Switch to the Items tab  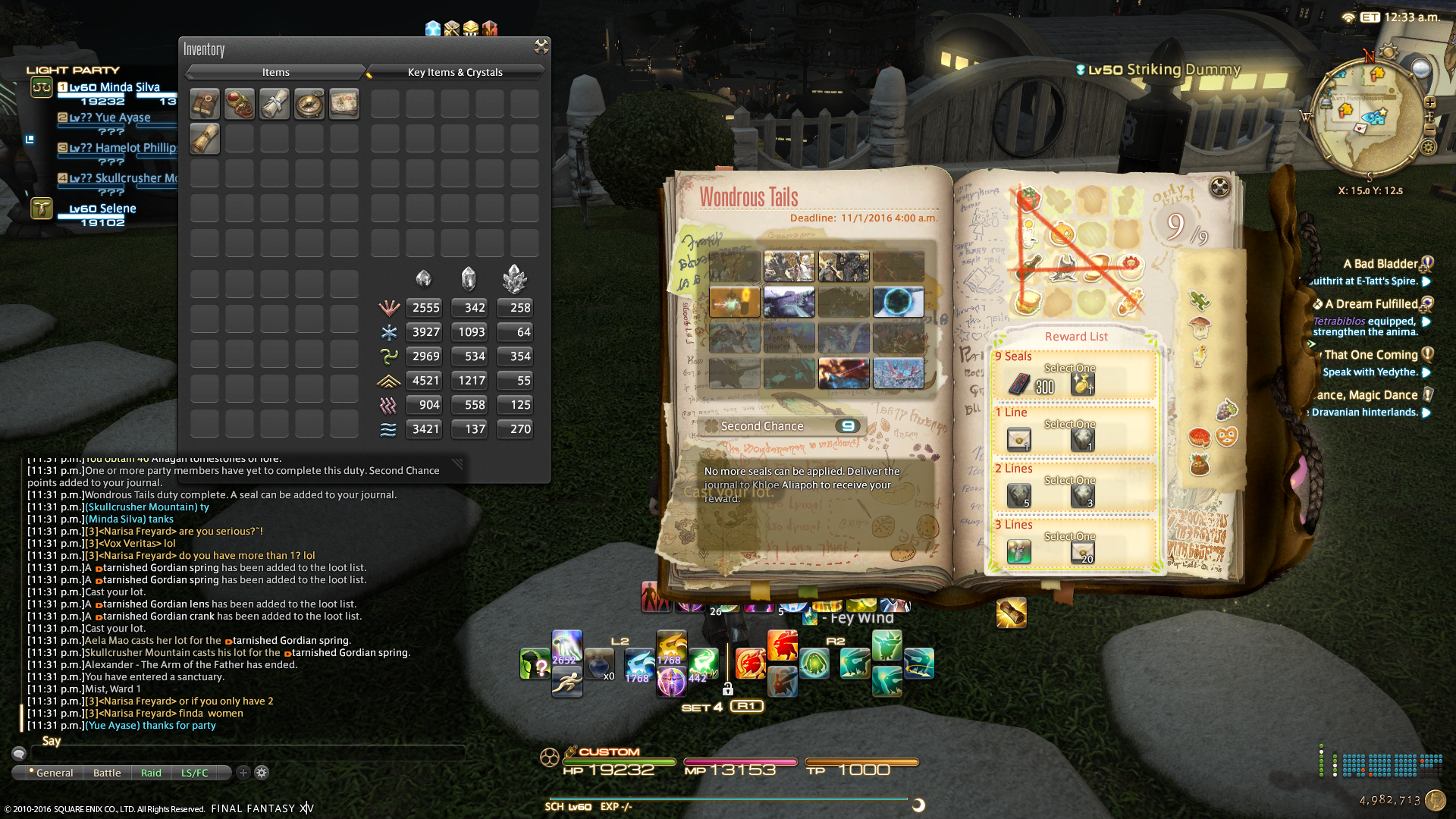click(x=275, y=72)
